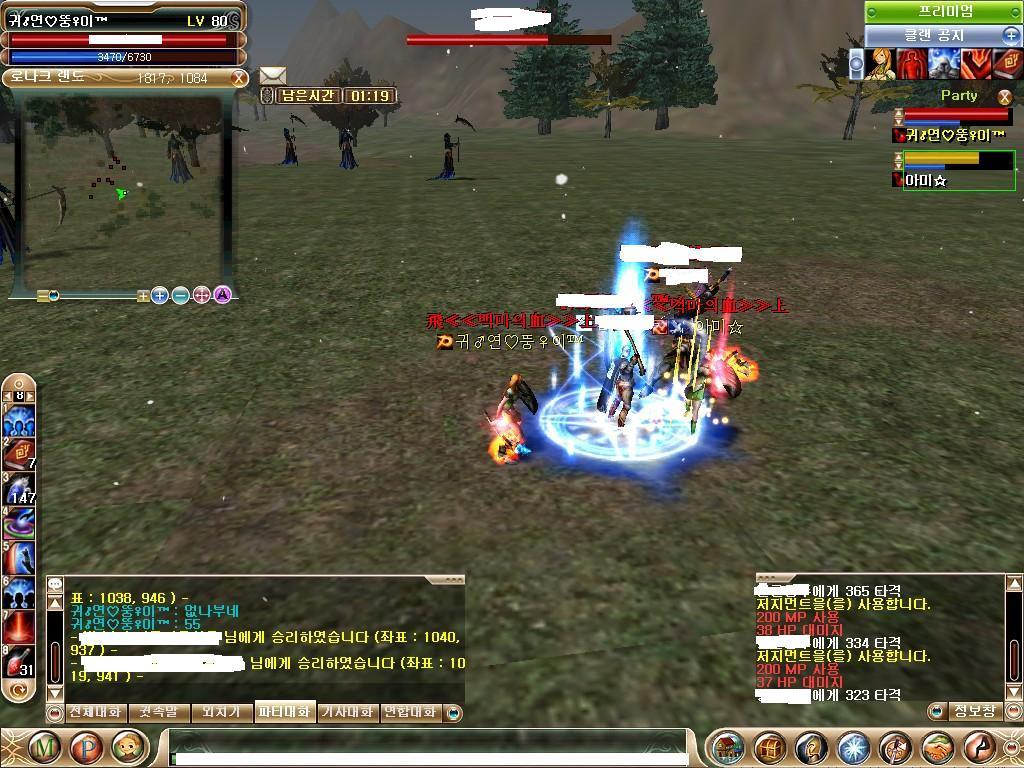
Task: Select the 외치기 shout chat tab
Action: pos(220,712)
